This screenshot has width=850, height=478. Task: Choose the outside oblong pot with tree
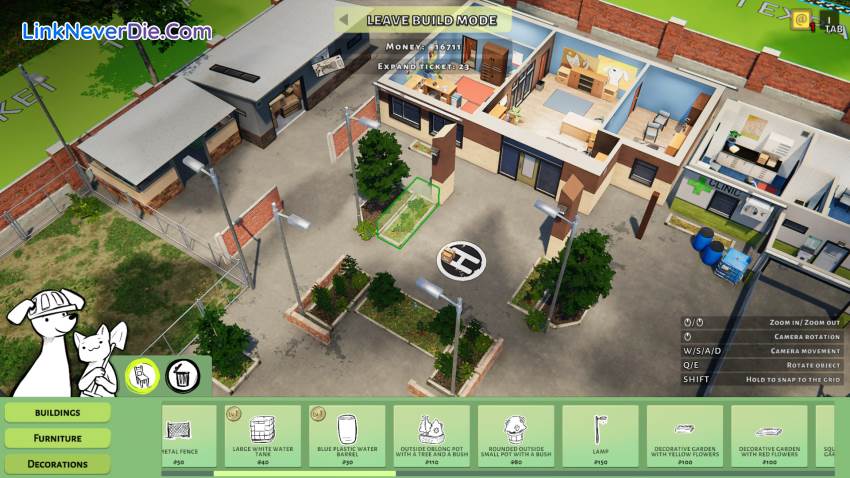click(431, 436)
